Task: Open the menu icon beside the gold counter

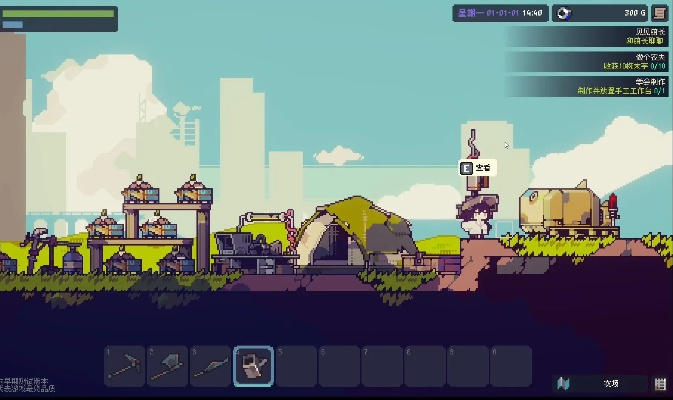Action: tap(660, 13)
